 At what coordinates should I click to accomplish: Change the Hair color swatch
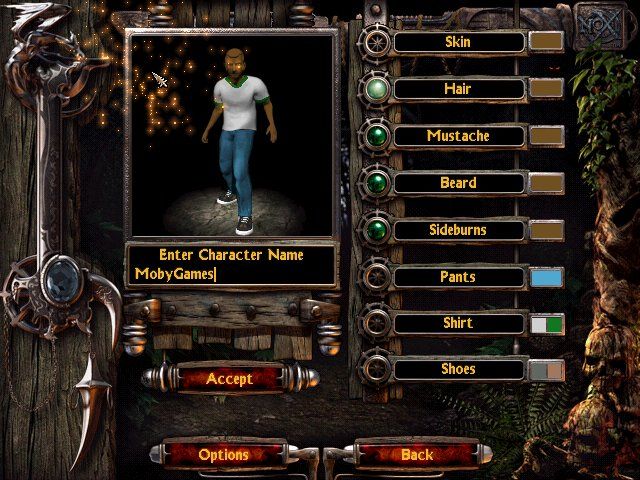[547, 89]
